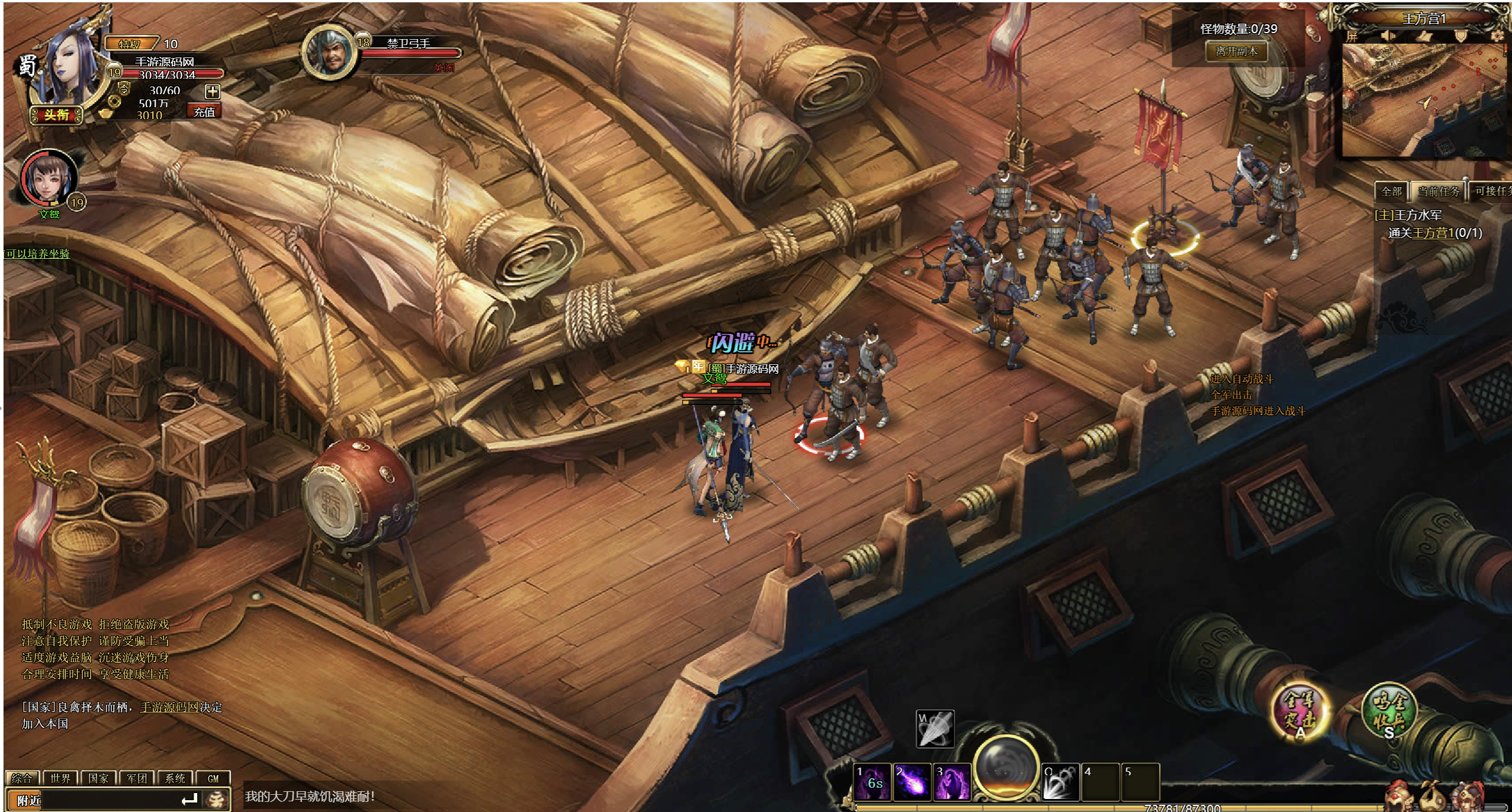Switch chat to the 世界 channel

click(x=60, y=778)
